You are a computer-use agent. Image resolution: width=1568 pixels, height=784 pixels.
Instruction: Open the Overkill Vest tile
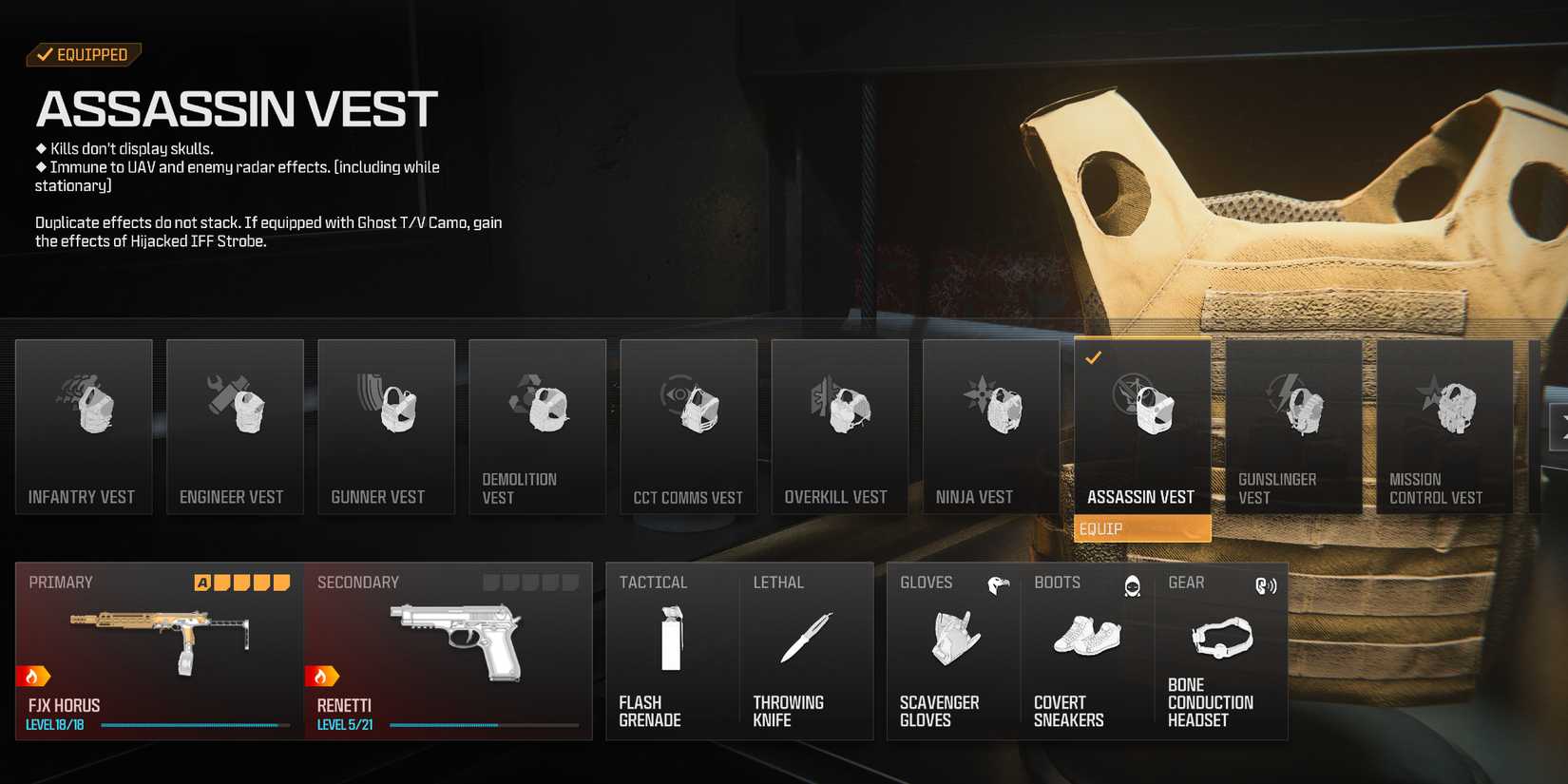(x=839, y=427)
